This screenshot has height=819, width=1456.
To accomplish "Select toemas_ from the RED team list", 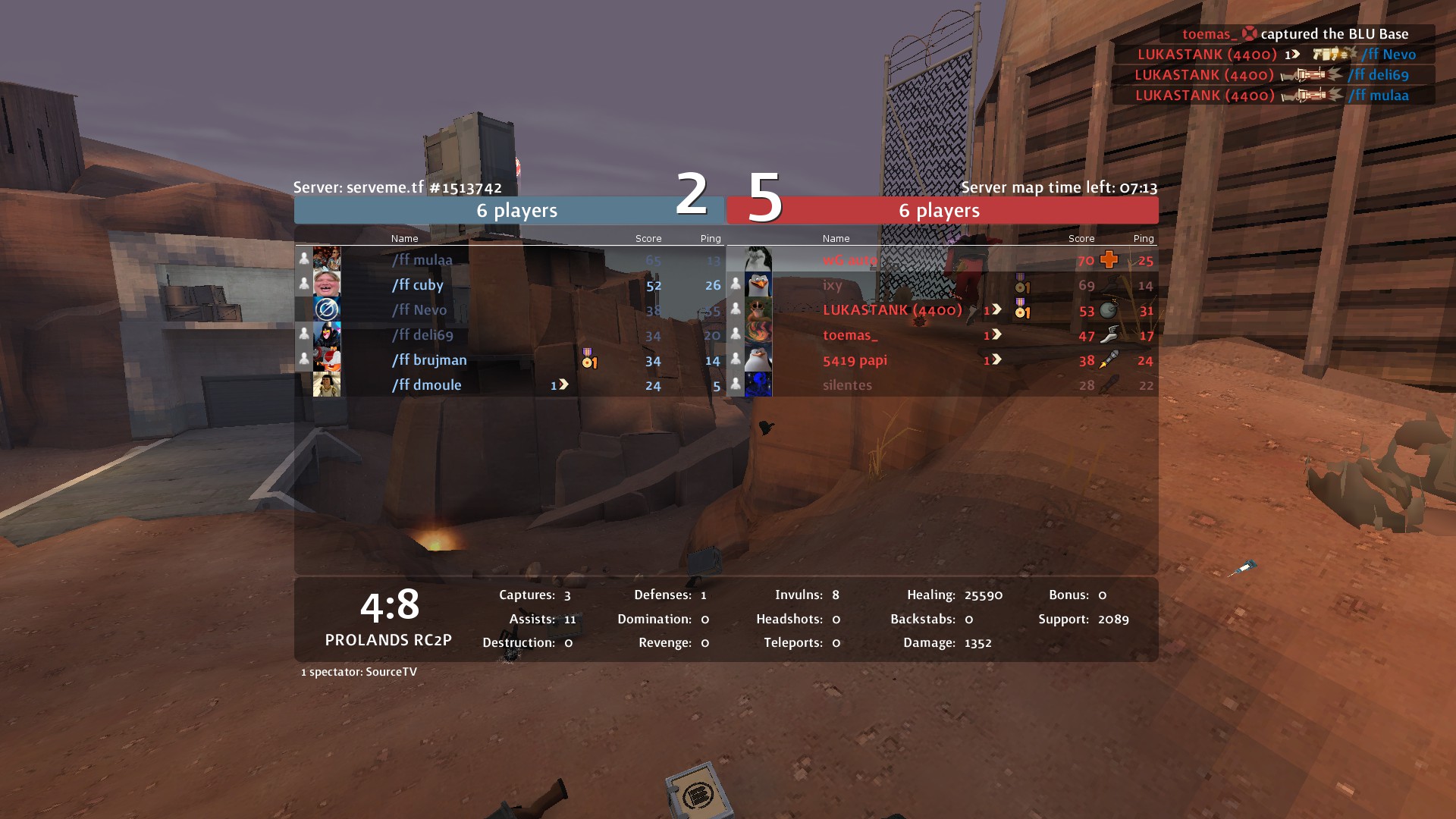I will point(850,335).
